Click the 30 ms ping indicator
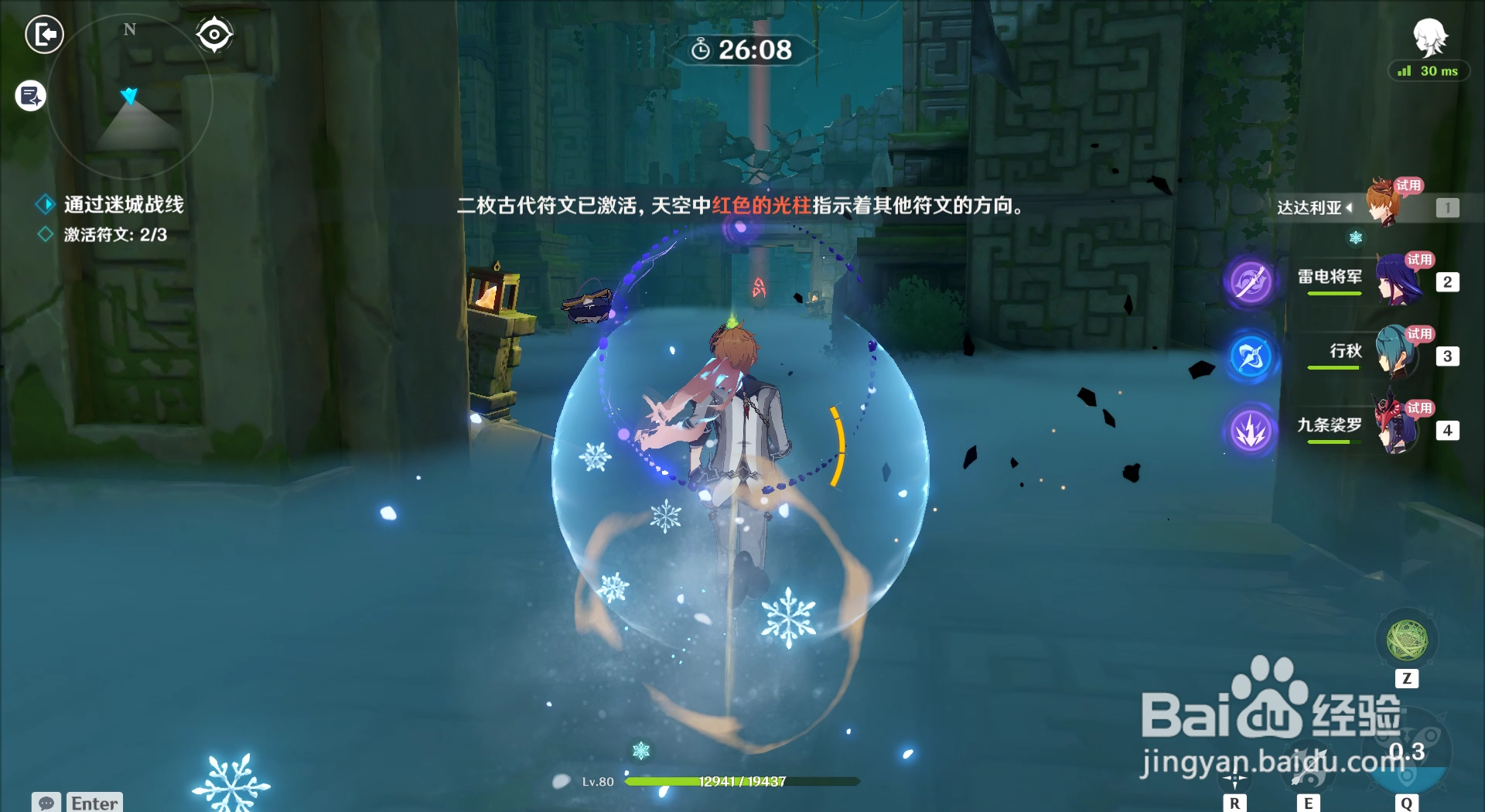The height and width of the screenshot is (812, 1485). (1428, 71)
